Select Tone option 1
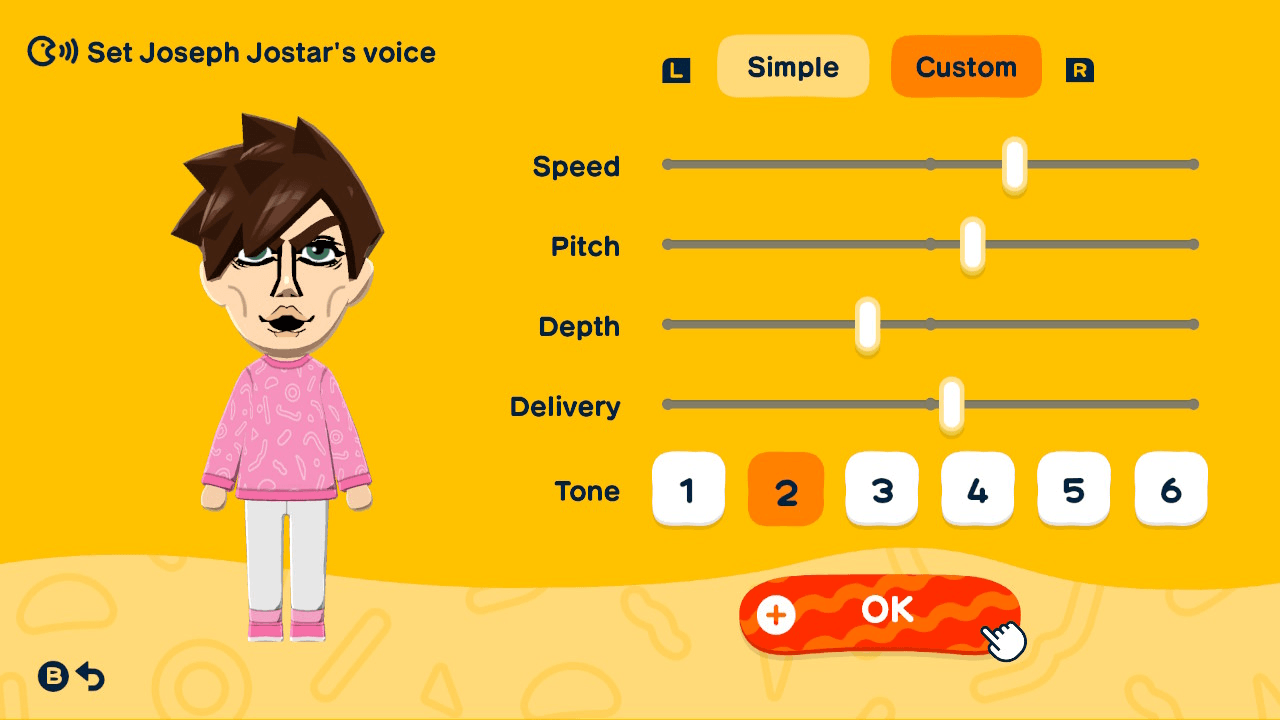Viewport: 1280px width, 720px height. coord(689,489)
